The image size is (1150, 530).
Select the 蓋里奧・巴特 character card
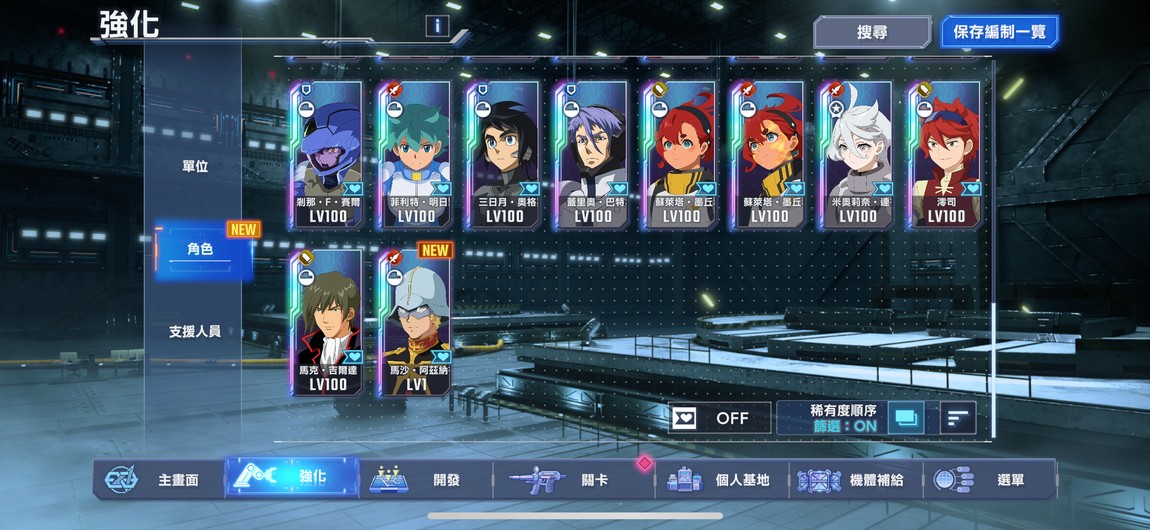591,155
